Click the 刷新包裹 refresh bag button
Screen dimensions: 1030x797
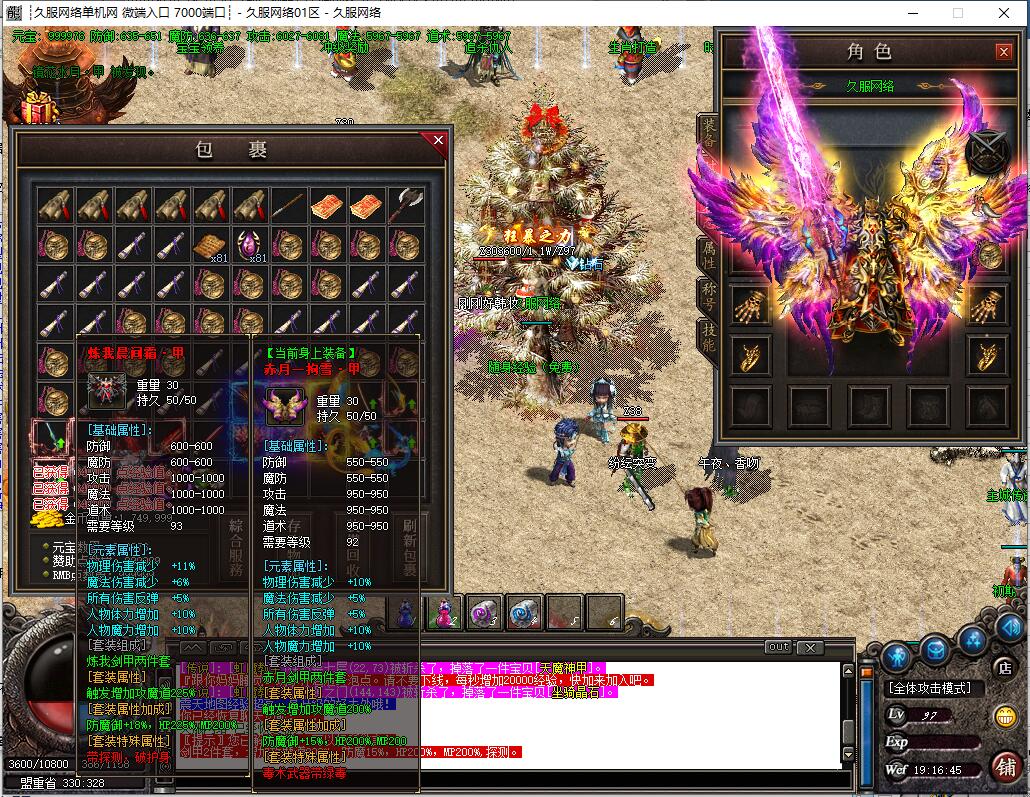(409, 547)
